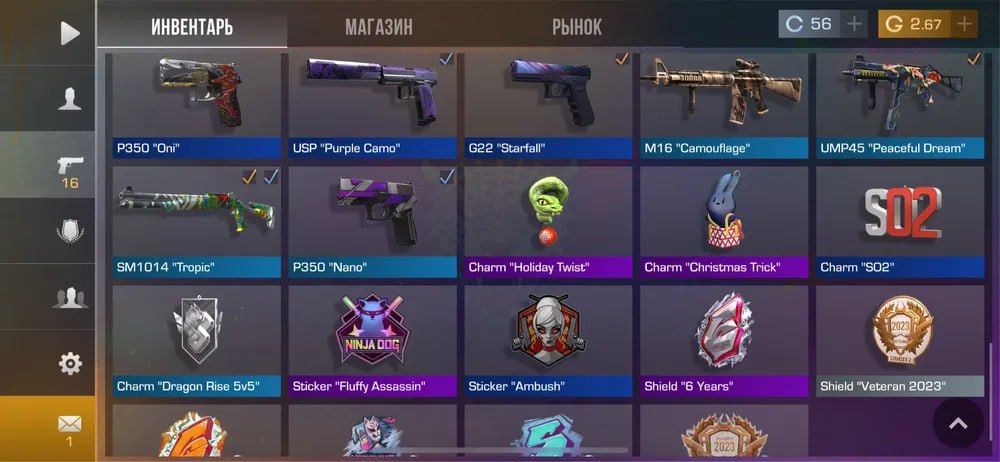Add more silver coins with plus
Screen dimensions: 1000x462
point(854,24)
